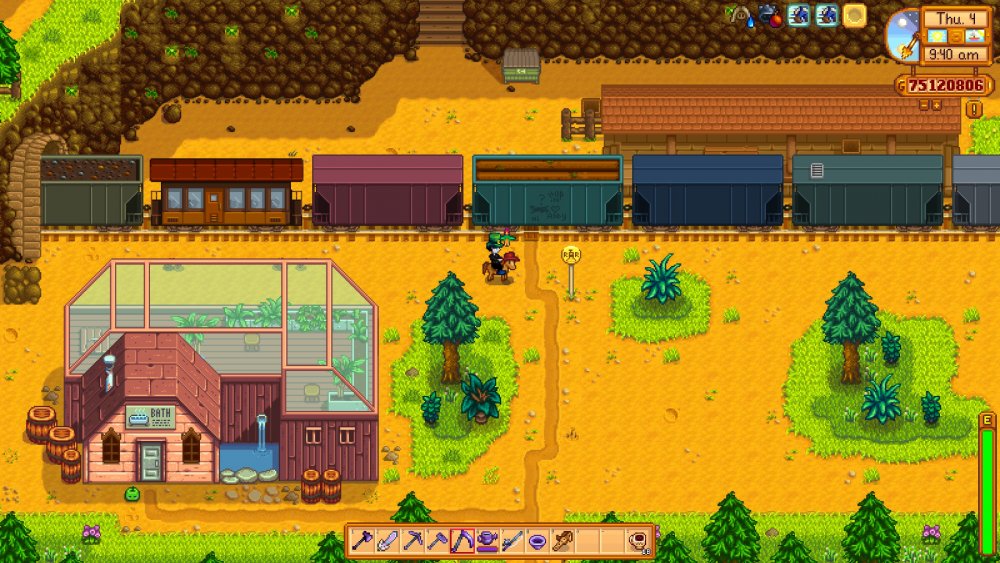Click the zoom-out minus button

[x=924, y=104]
